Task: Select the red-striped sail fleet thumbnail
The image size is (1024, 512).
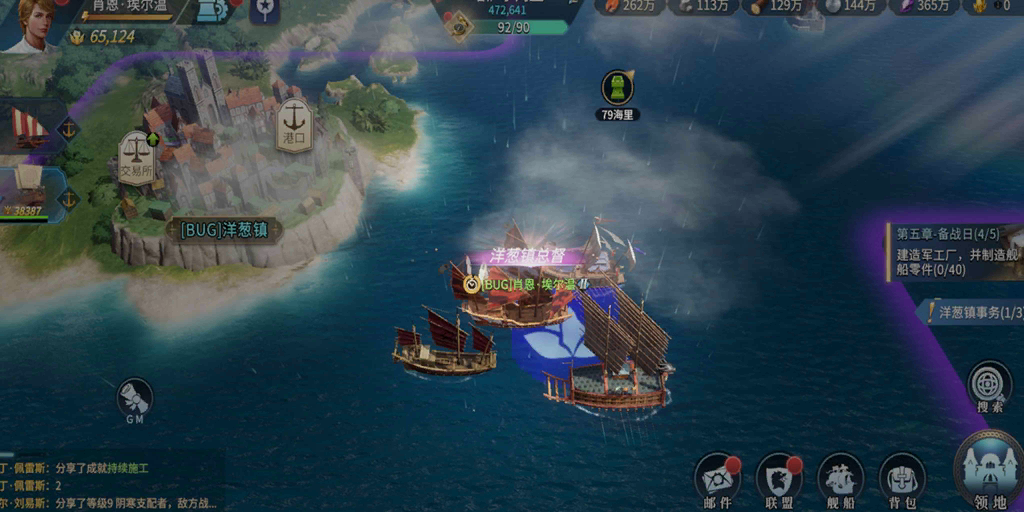Action: pyautogui.click(x=28, y=125)
